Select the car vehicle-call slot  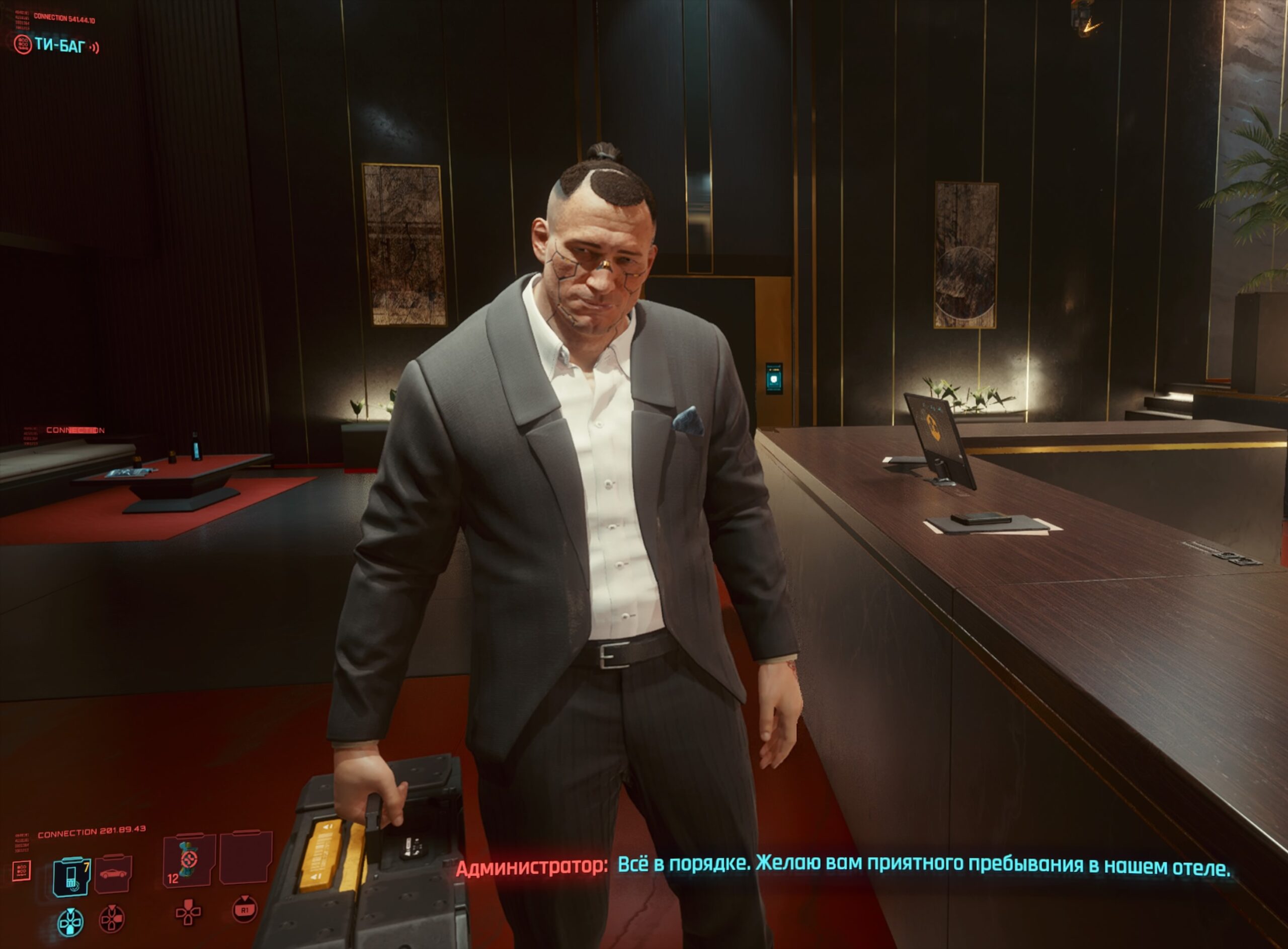click(113, 874)
